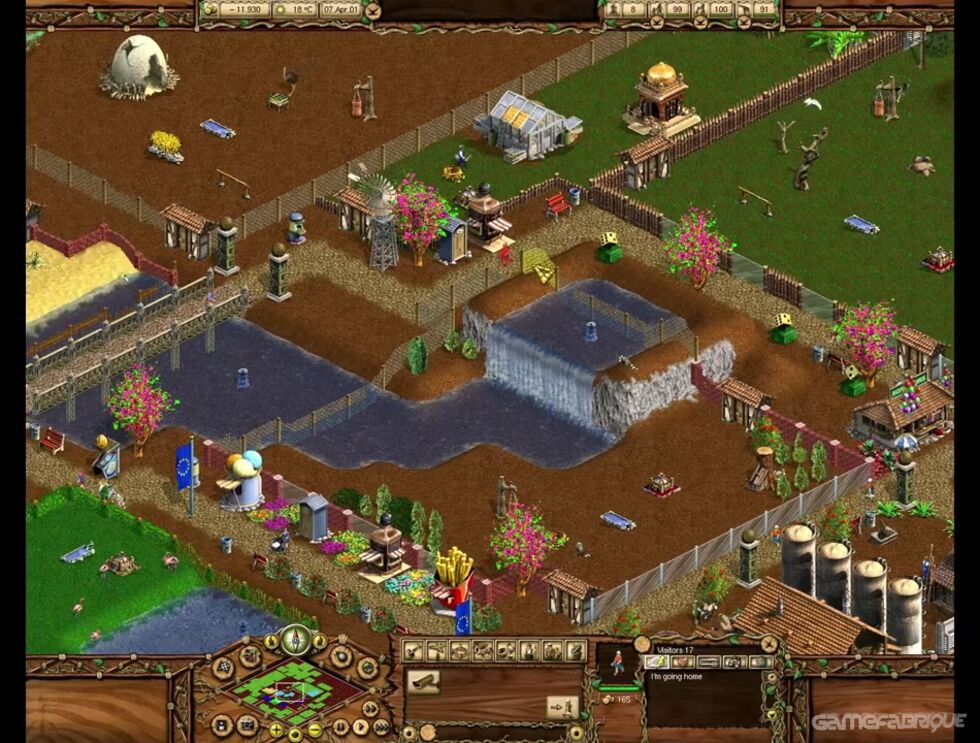
Task: Choose the wooden log item in build panel
Action: tap(424, 681)
